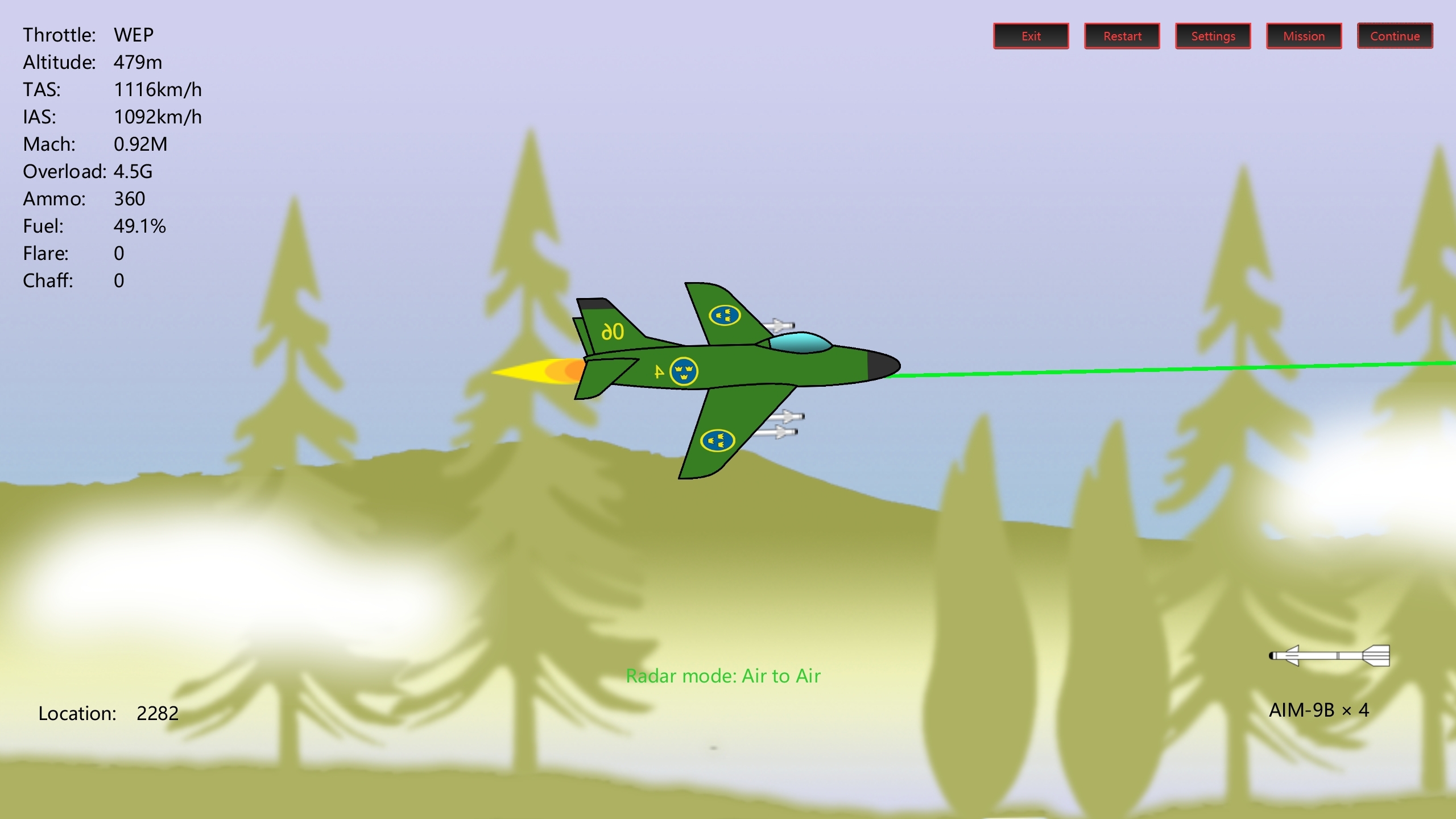
Task: Expand the Settings panel
Action: pyautogui.click(x=1213, y=36)
